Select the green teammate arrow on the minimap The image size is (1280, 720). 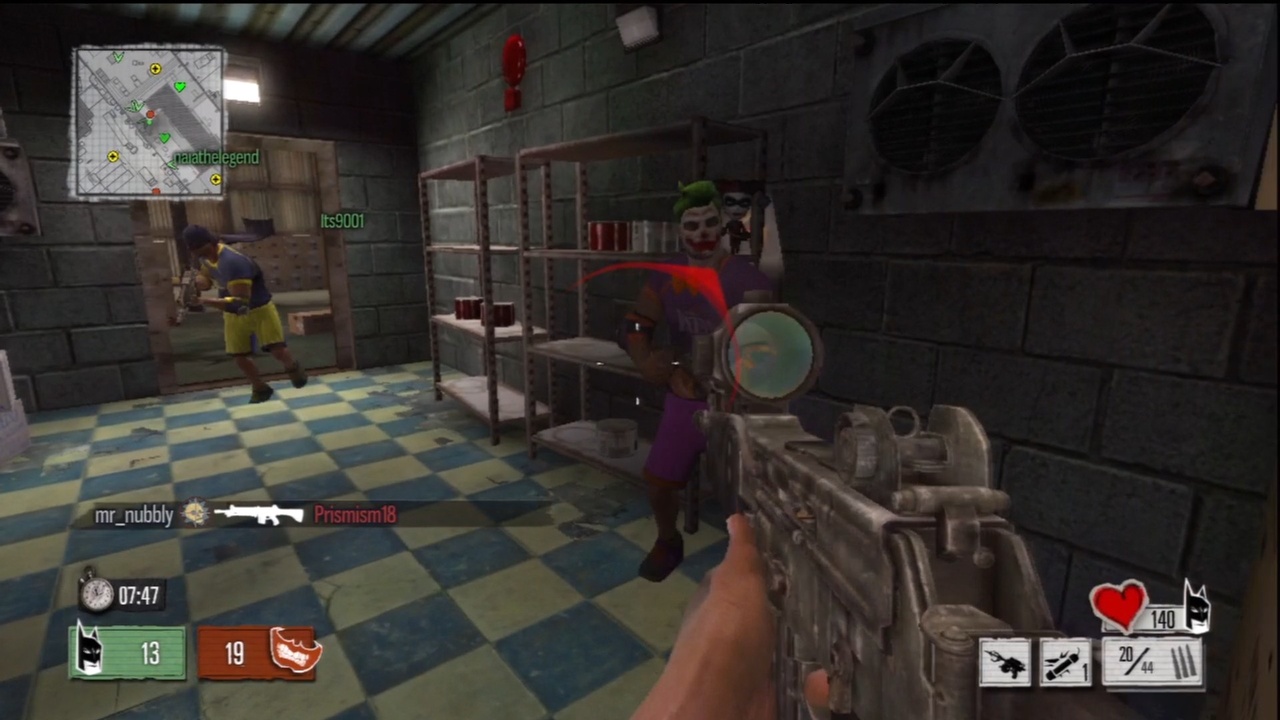coord(136,104)
